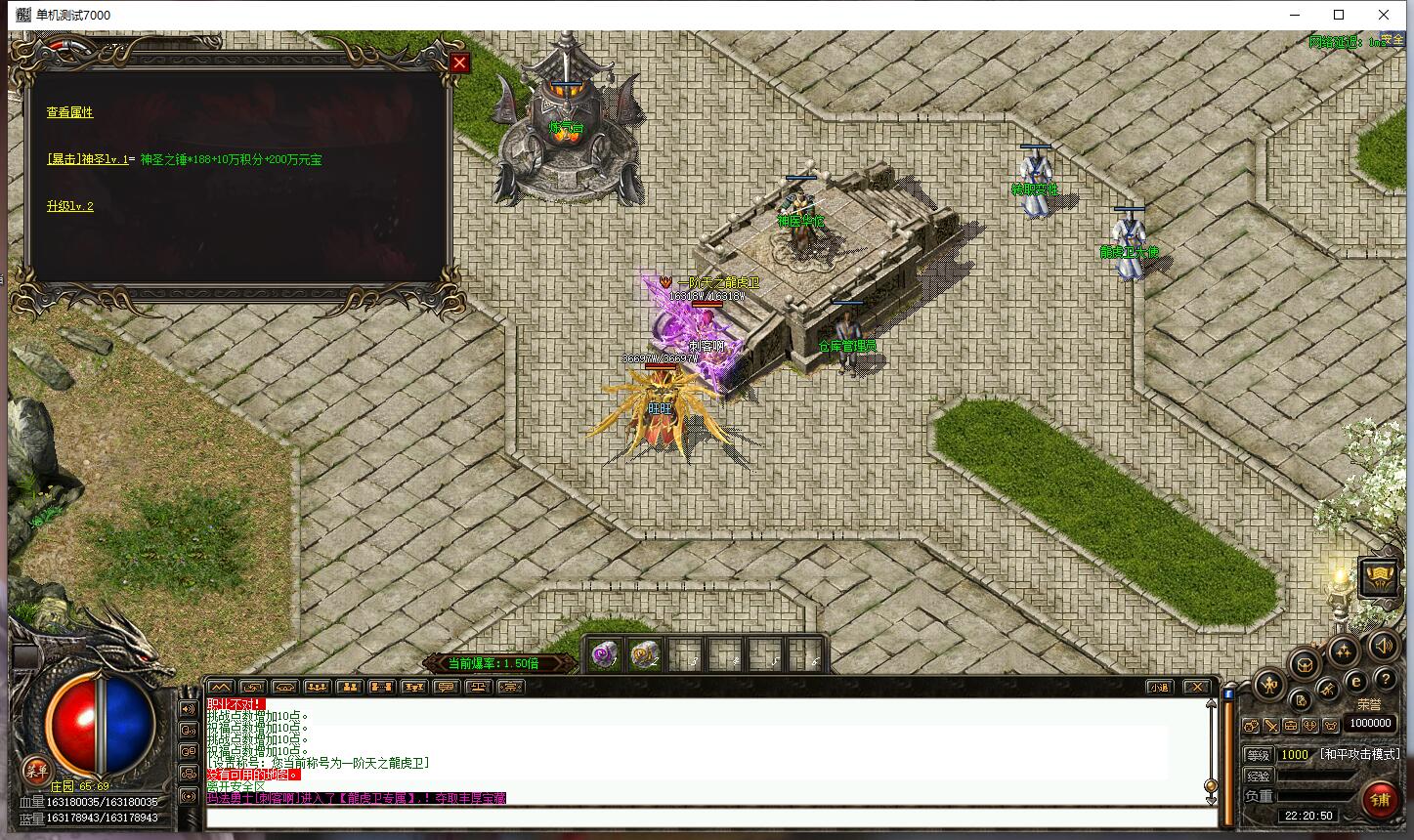Click the round 'e' icon
1414x840 pixels.
(1355, 681)
